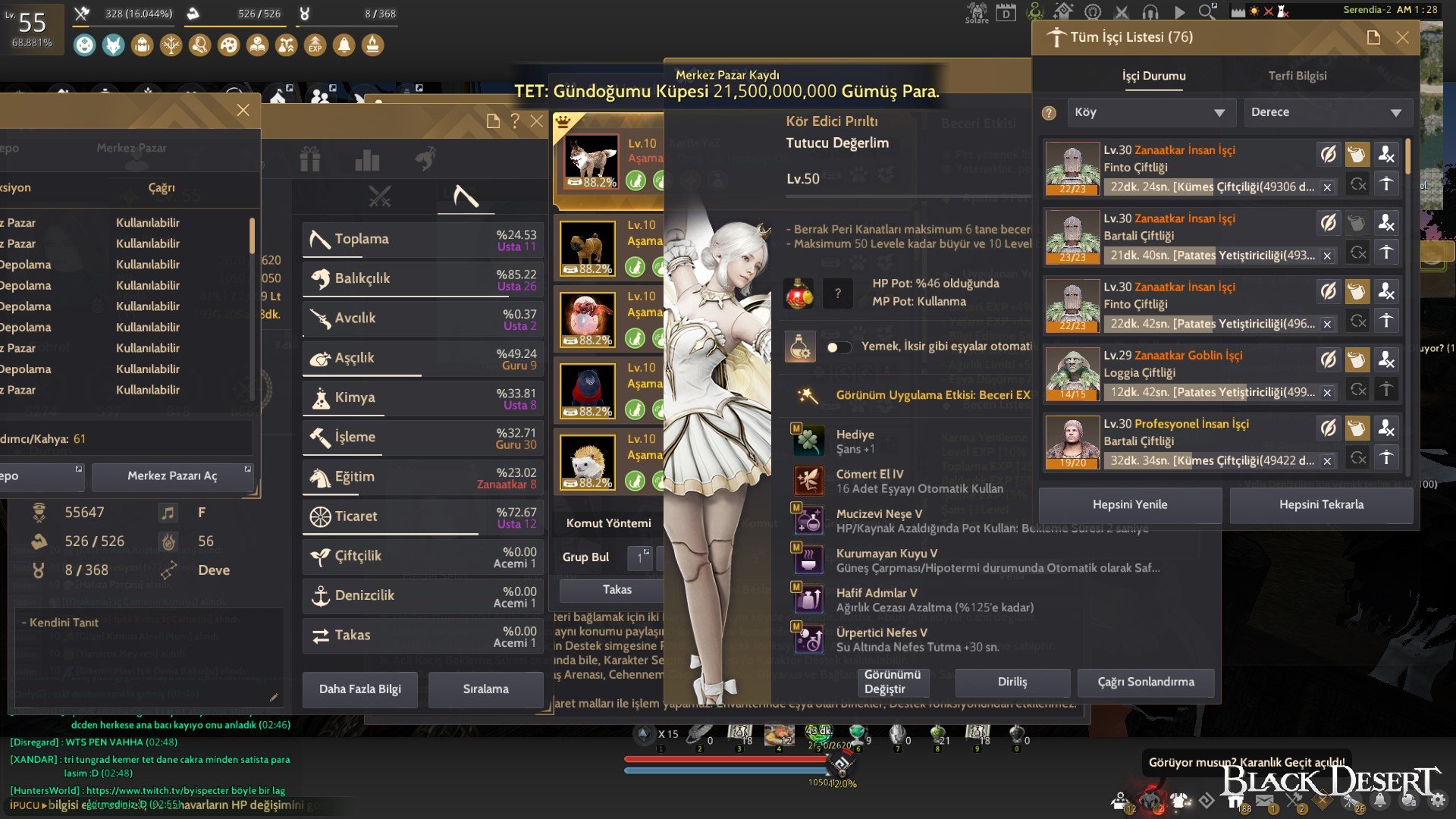Open the Derece dropdown
The image size is (1456, 819).
(x=1327, y=111)
